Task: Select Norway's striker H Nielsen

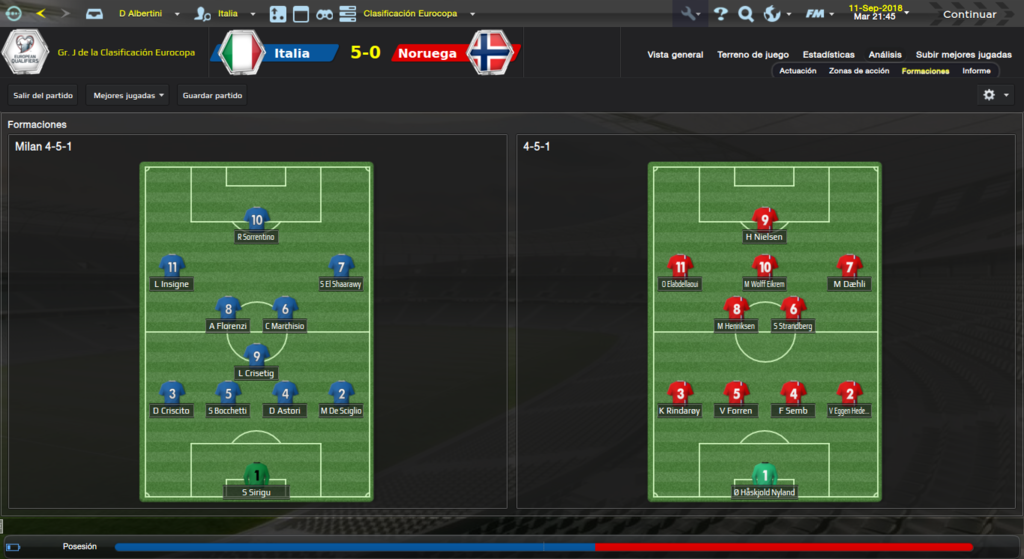Action: coord(765,224)
